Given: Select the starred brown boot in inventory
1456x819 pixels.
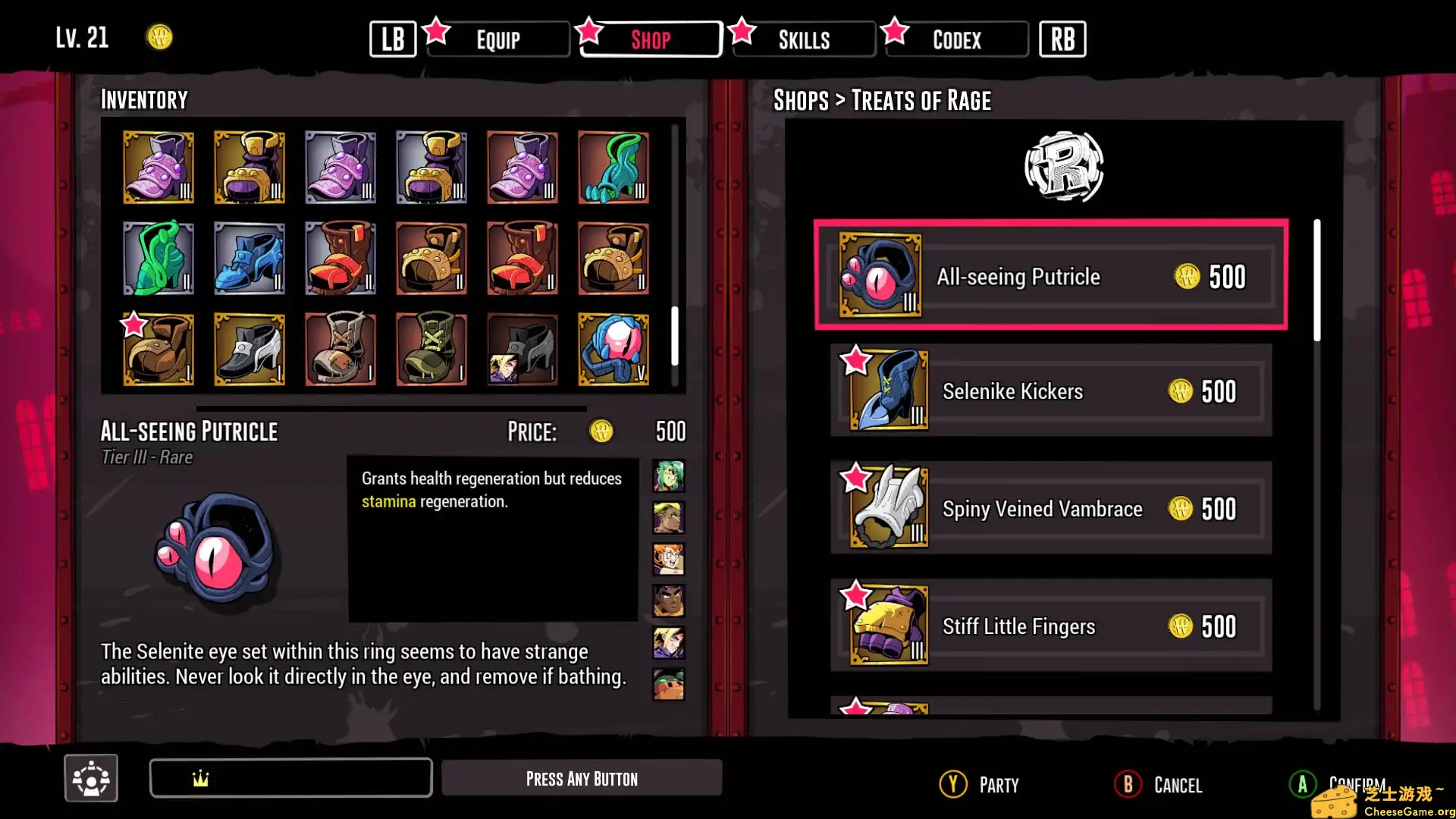Looking at the screenshot, I should click(x=158, y=350).
